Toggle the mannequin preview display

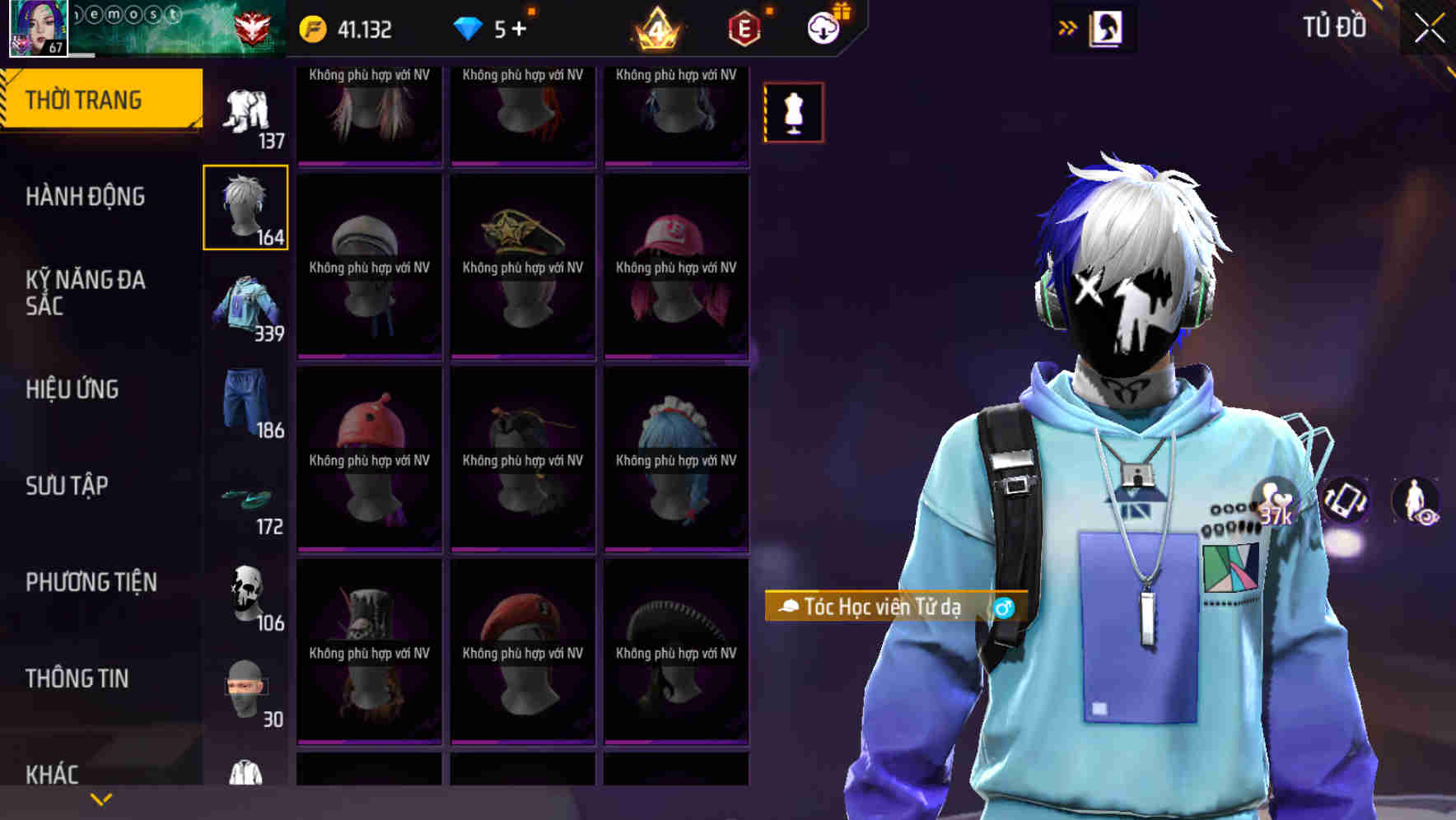pyautogui.click(x=793, y=113)
